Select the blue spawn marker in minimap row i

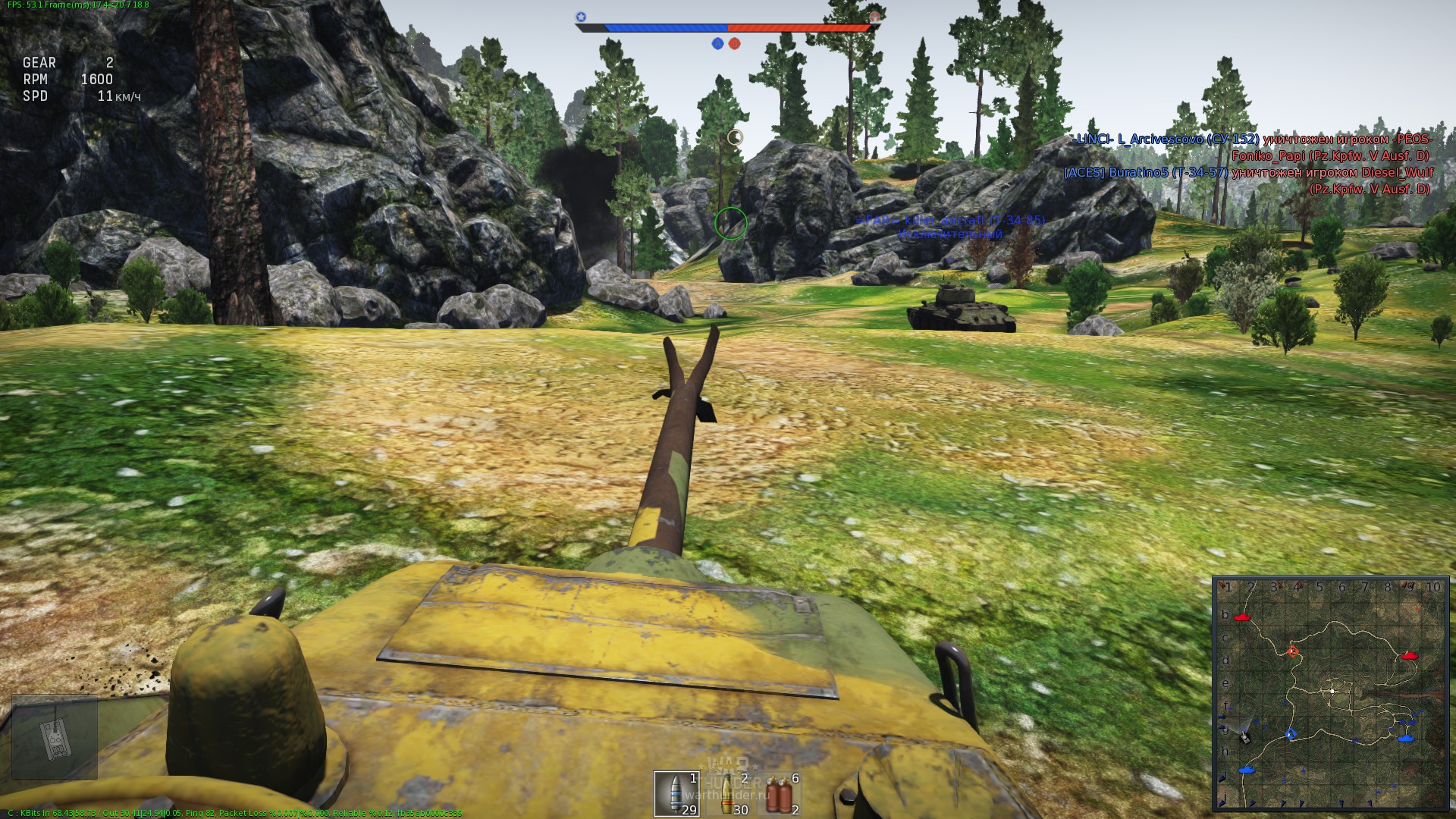[1244, 770]
